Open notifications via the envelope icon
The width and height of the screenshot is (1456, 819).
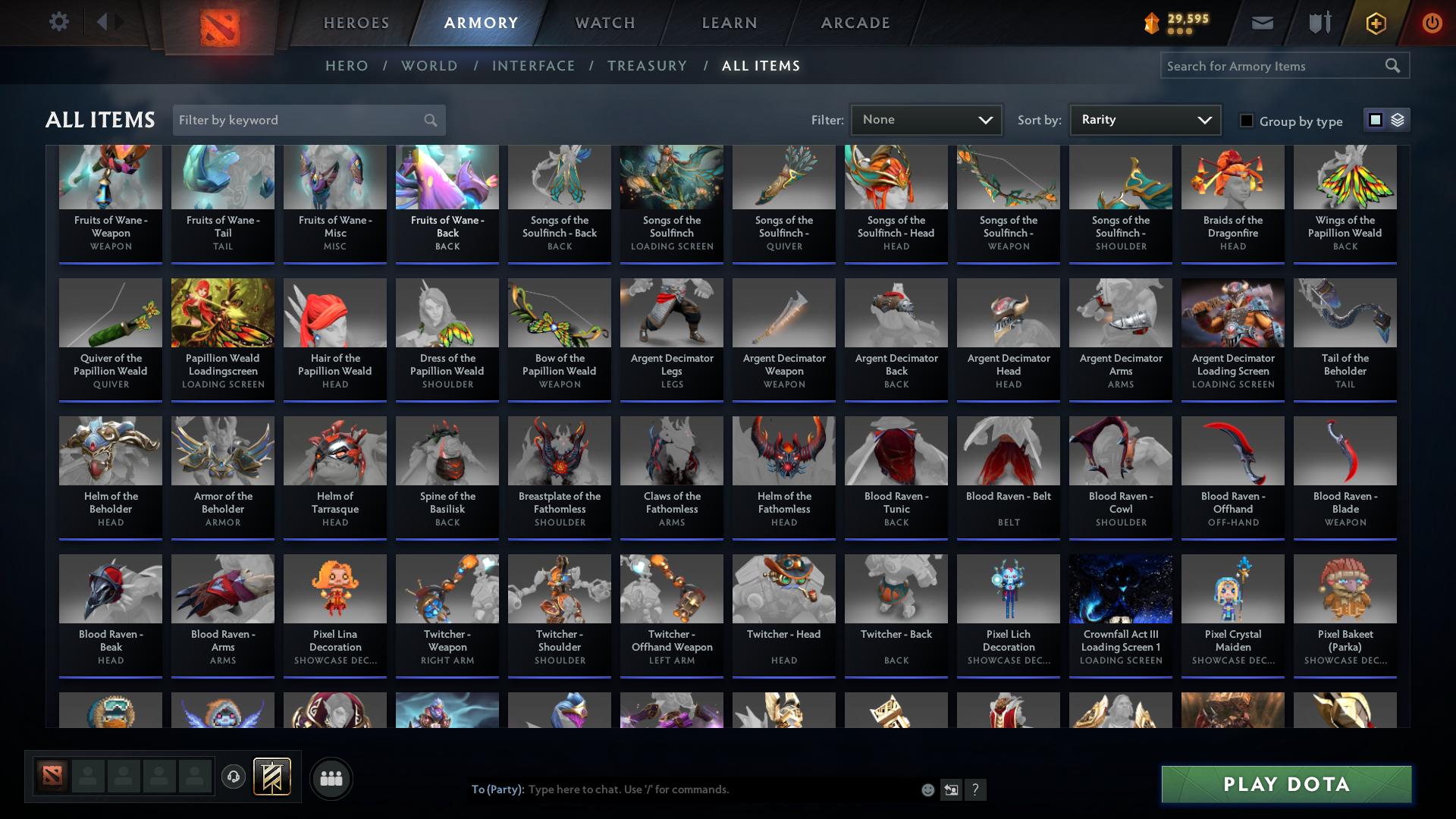pyautogui.click(x=1261, y=23)
